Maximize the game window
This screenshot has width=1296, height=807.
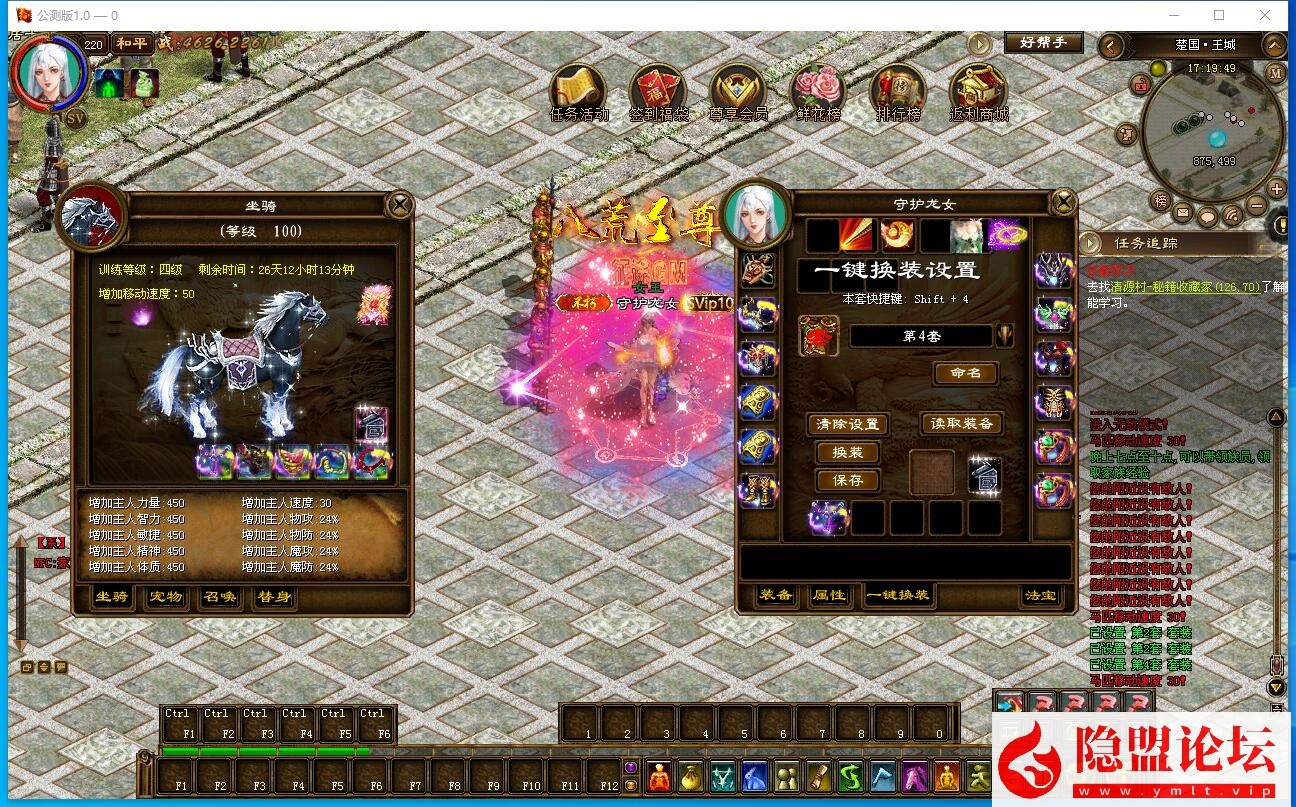point(1219,15)
